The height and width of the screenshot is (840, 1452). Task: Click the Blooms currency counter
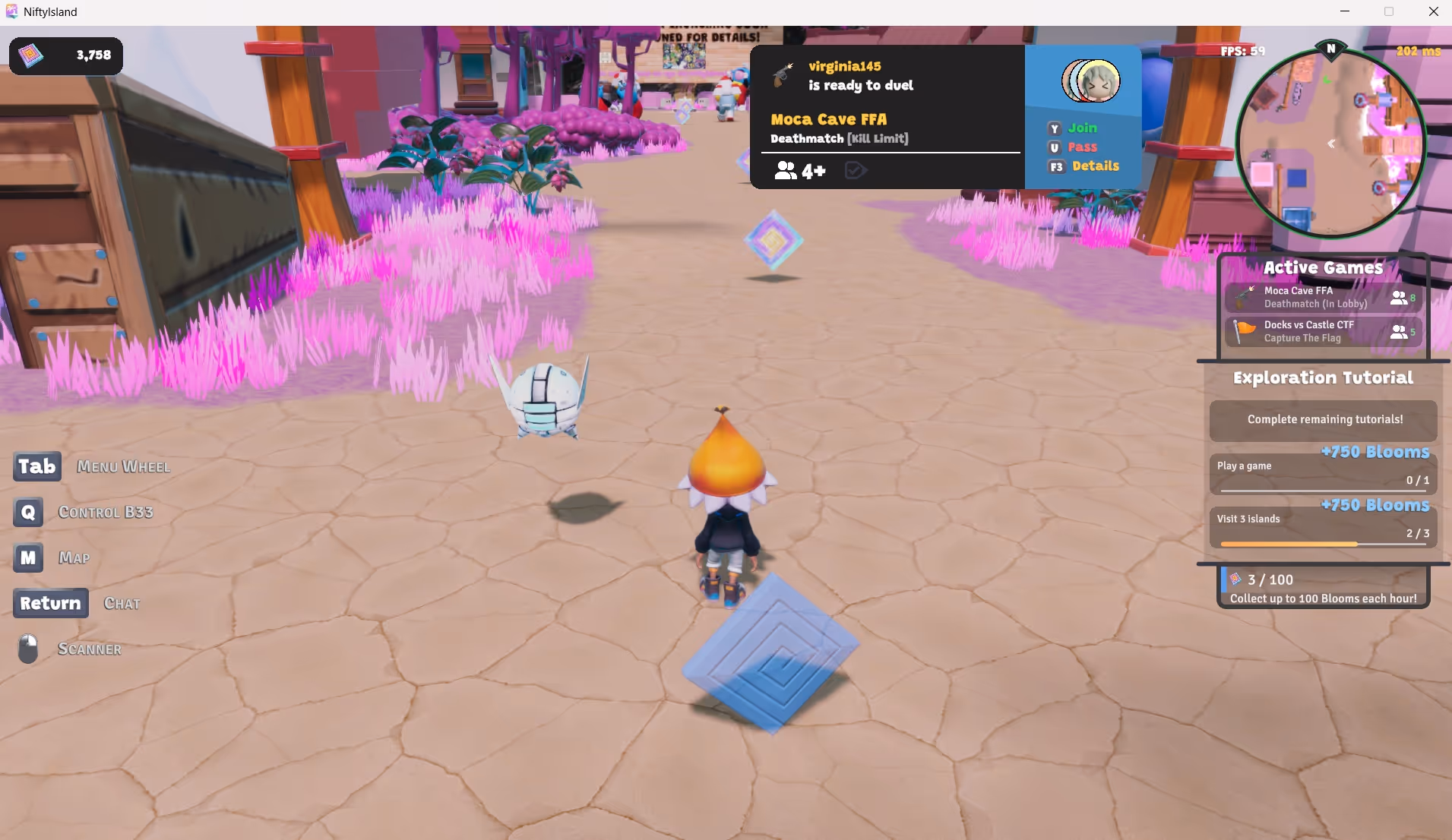pyautogui.click(x=66, y=55)
